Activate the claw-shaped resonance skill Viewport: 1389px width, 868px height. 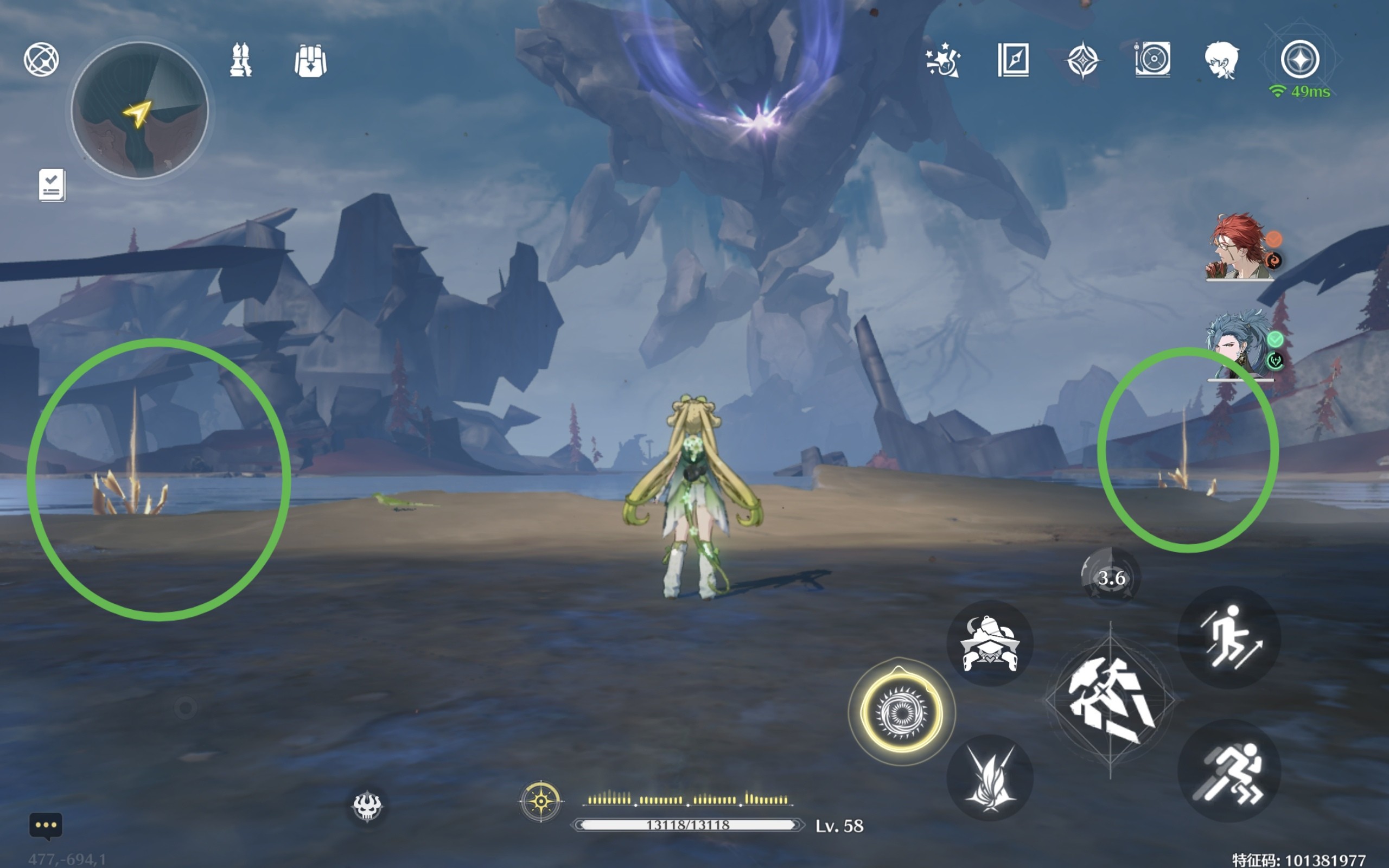coord(990,778)
